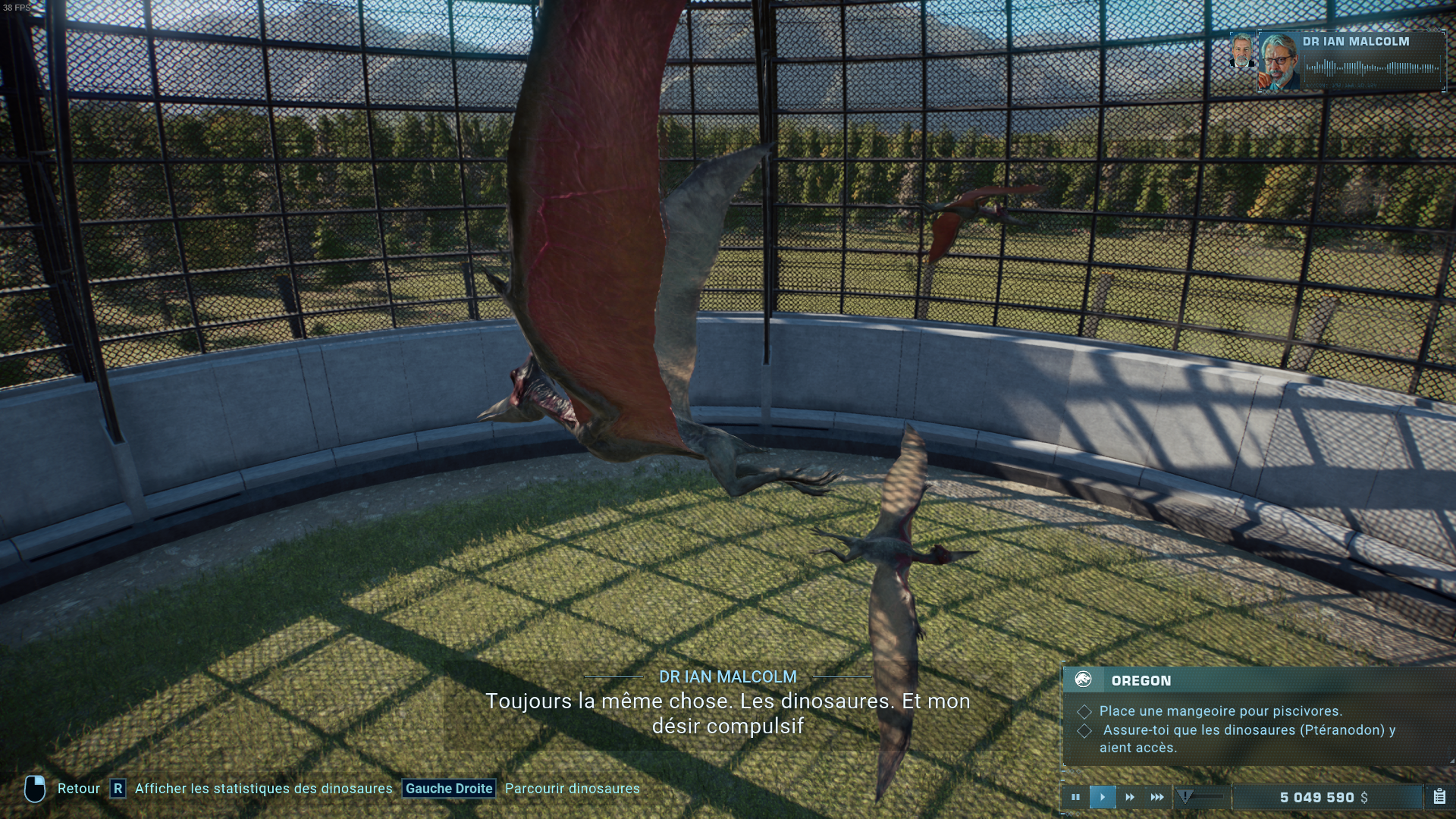1456x819 pixels.
Task: Open the cash balance display
Action: (x=1323, y=797)
